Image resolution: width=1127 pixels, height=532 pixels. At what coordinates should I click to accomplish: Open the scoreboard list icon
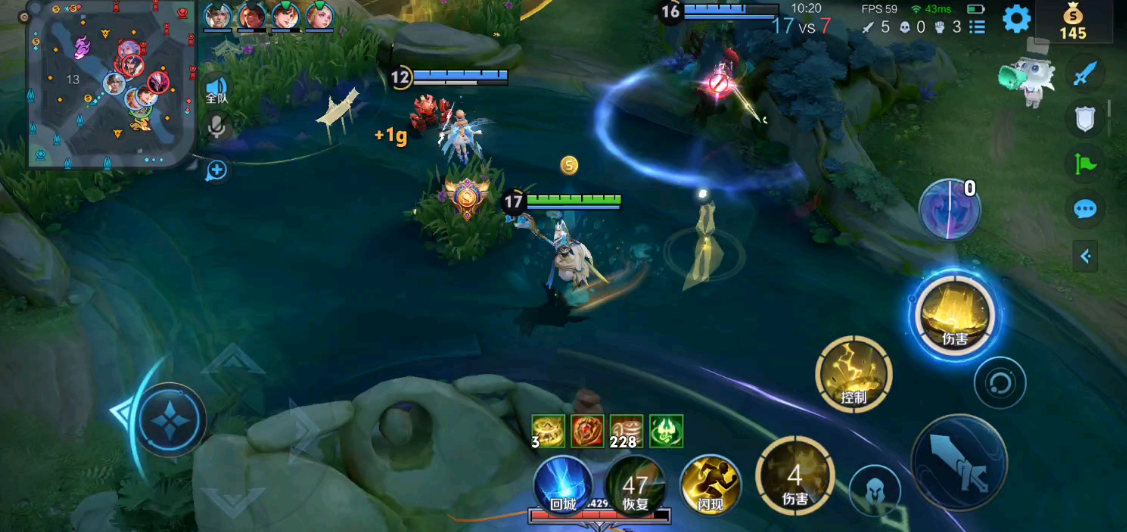(x=977, y=27)
